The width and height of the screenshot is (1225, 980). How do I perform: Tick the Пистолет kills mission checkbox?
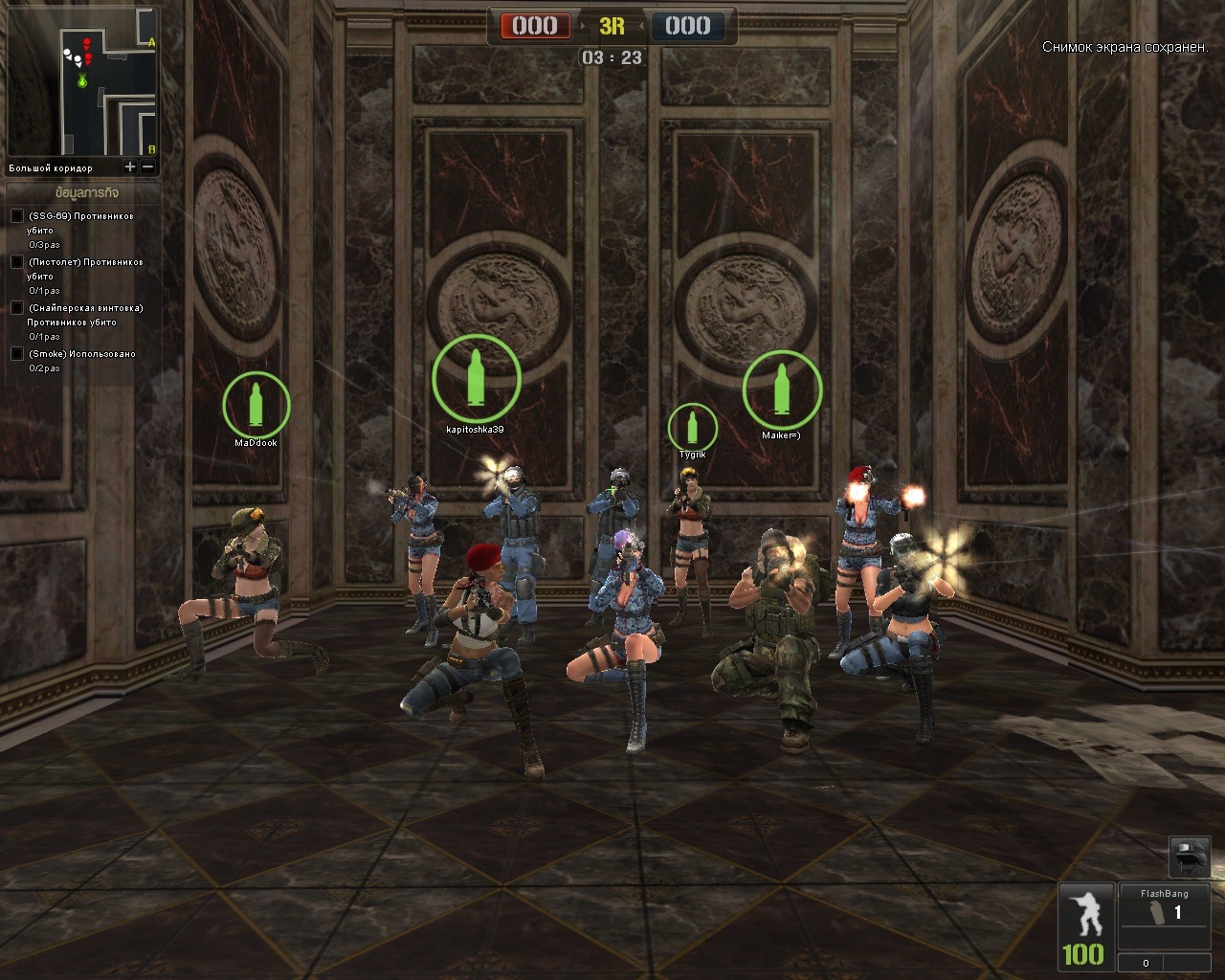(16, 262)
